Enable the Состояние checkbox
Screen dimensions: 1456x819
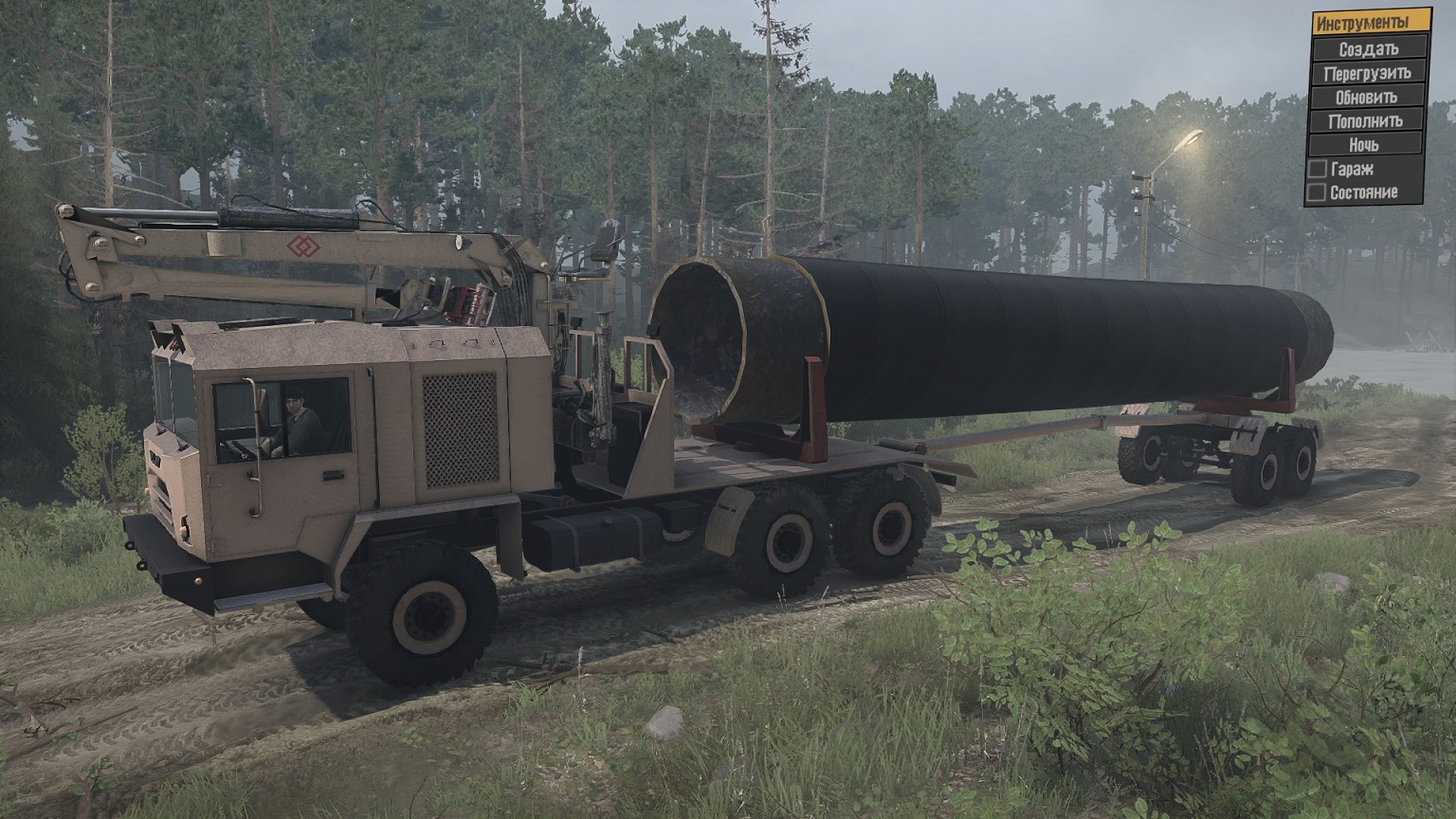[1318, 192]
